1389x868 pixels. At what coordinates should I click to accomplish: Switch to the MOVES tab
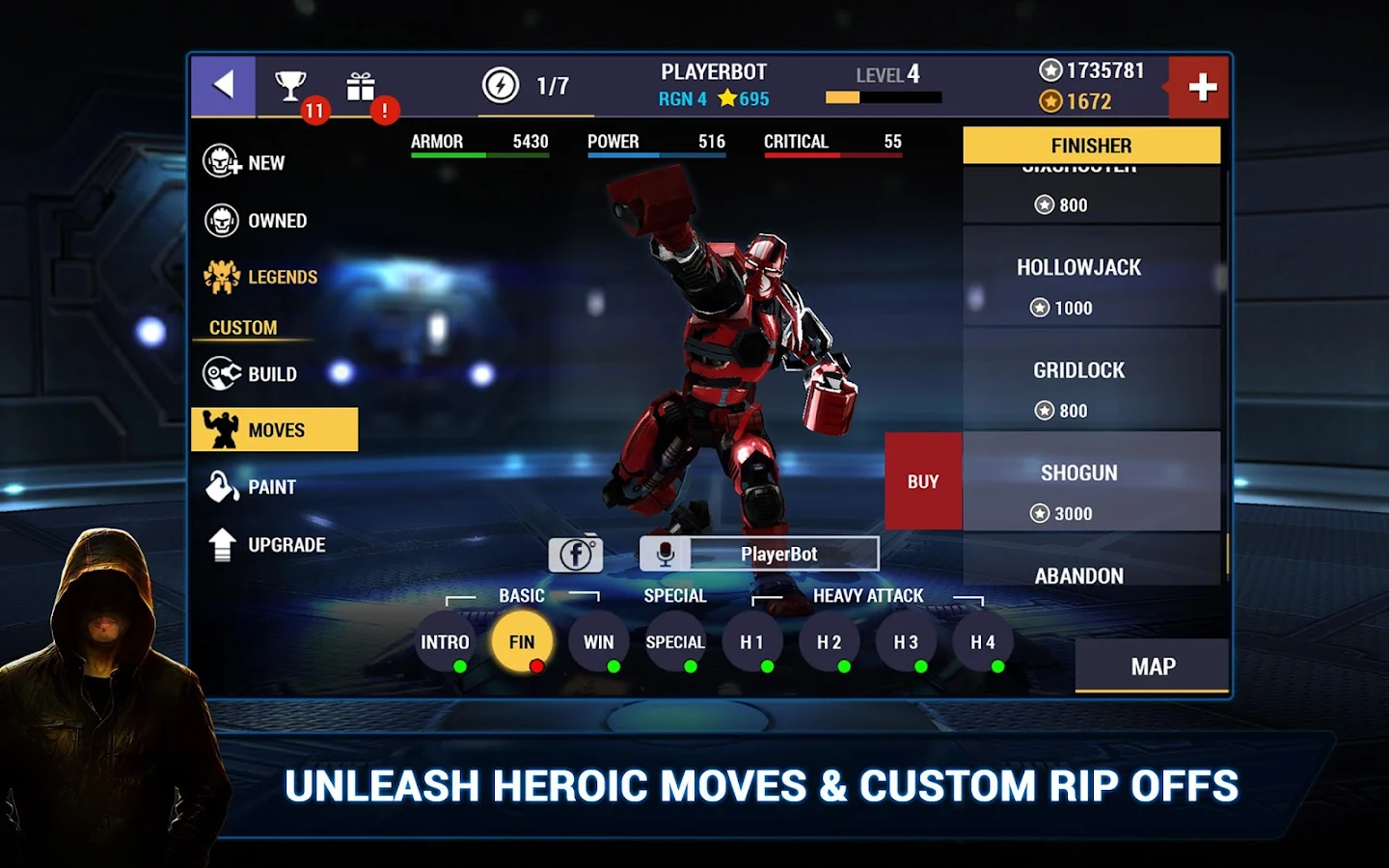(x=274, y=429)
